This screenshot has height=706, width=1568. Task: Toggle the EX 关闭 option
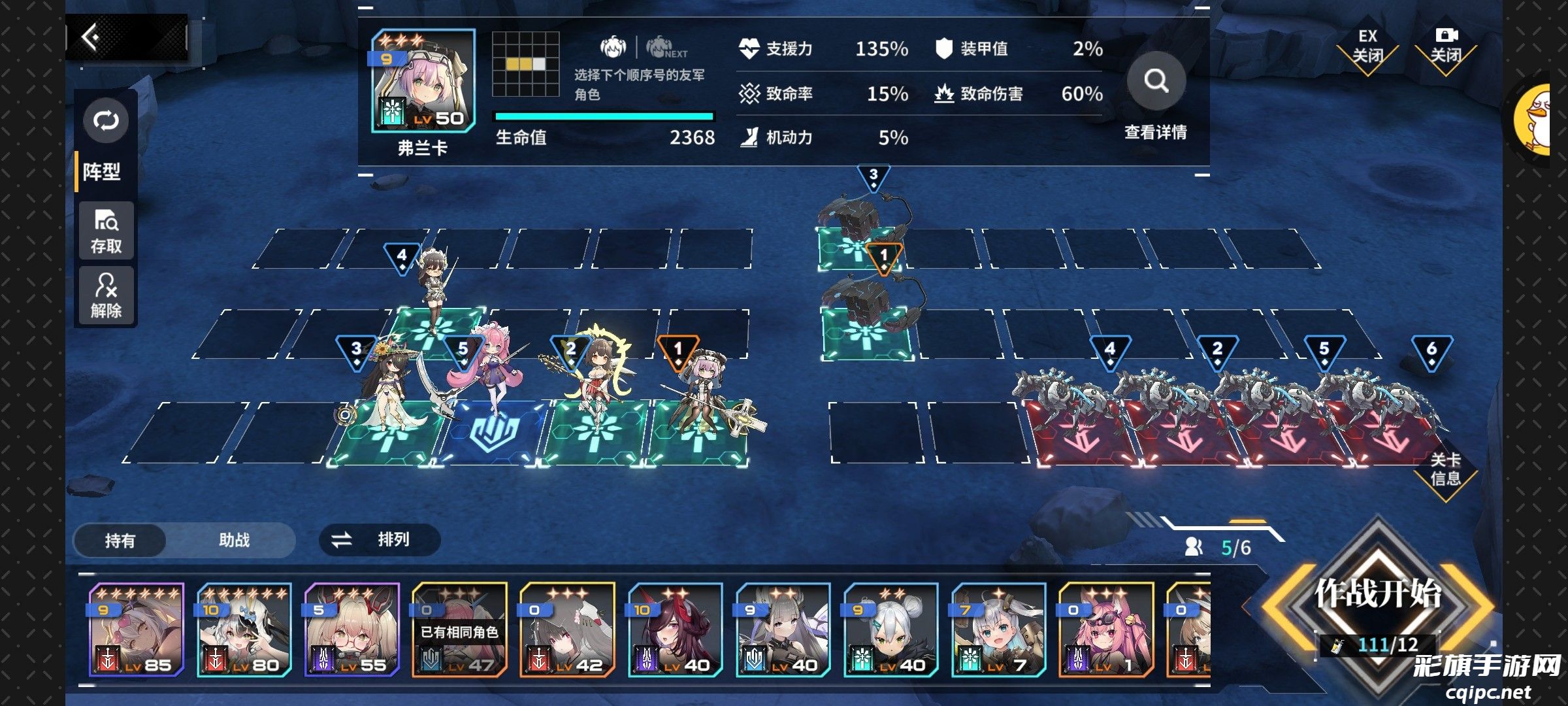pyautogui.click(x=1367, y=47)
